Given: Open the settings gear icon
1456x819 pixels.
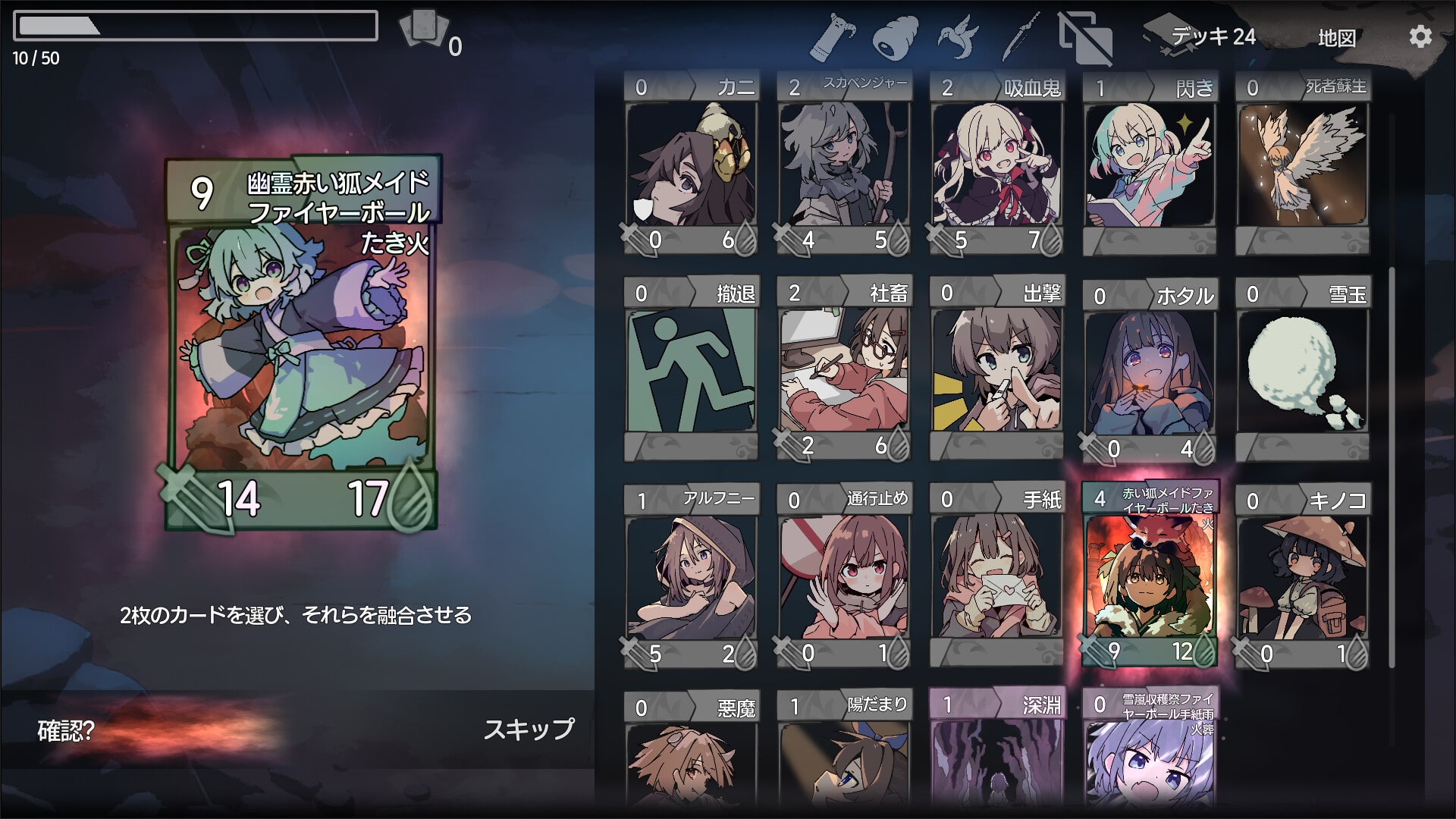Looking at the screenshot, I should coord(1420,36).
